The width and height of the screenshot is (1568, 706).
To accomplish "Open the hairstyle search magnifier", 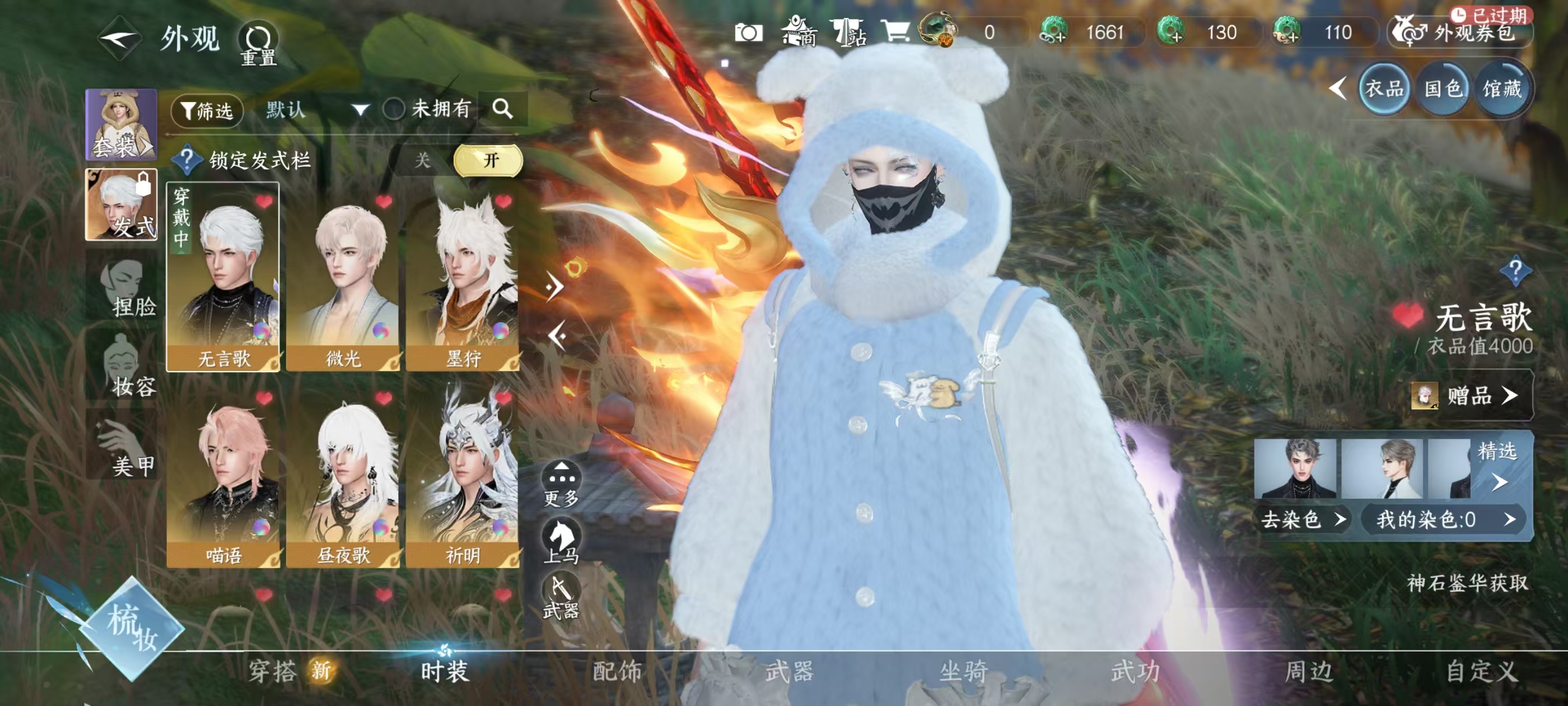I will coord(502,109).
